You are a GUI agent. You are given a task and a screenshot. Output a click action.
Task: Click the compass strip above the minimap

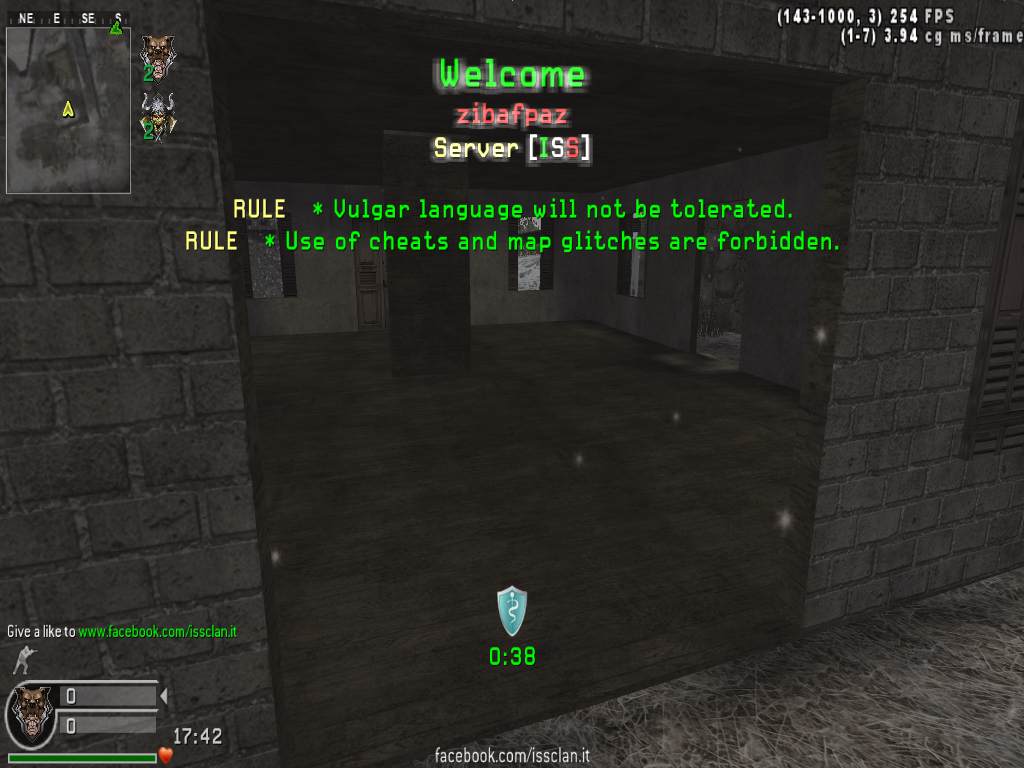point(68,18)
